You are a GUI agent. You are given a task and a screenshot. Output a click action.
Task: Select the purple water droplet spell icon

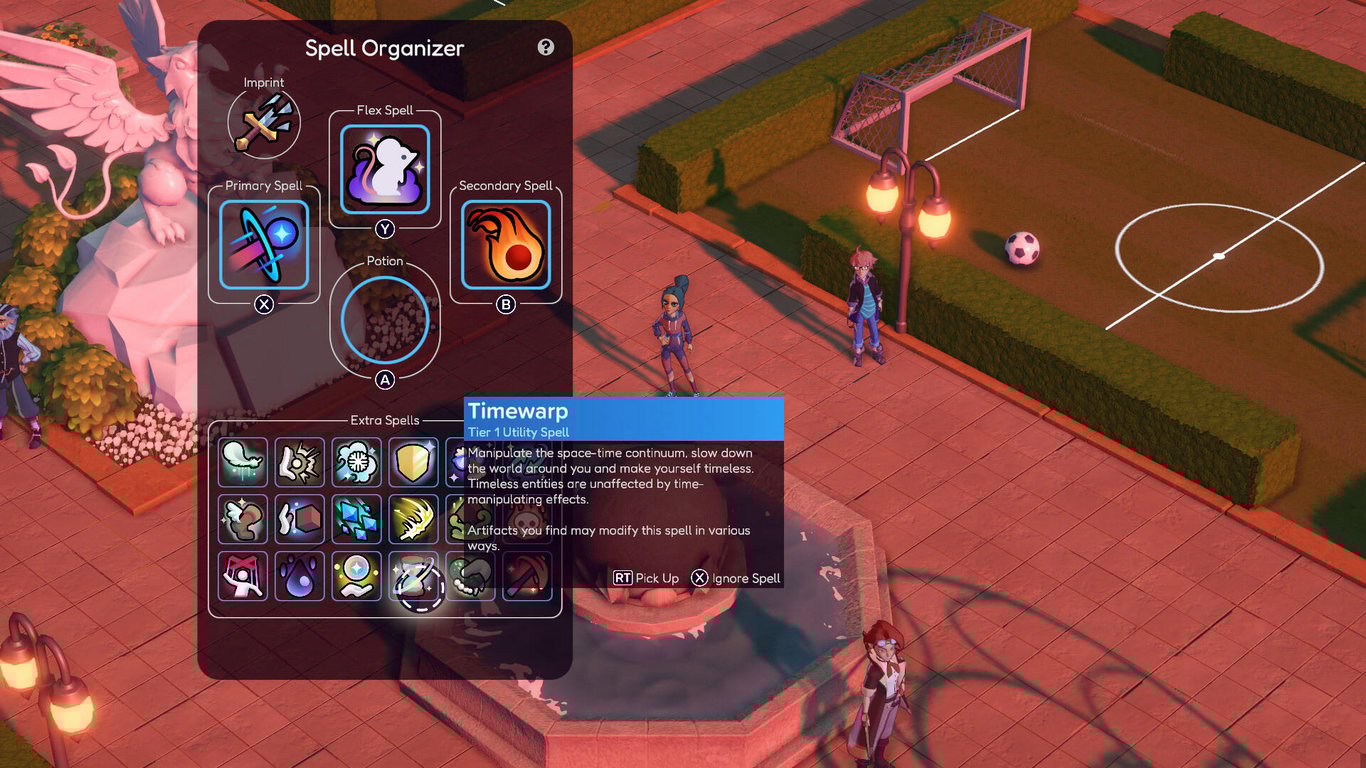(x=298, y=576)
